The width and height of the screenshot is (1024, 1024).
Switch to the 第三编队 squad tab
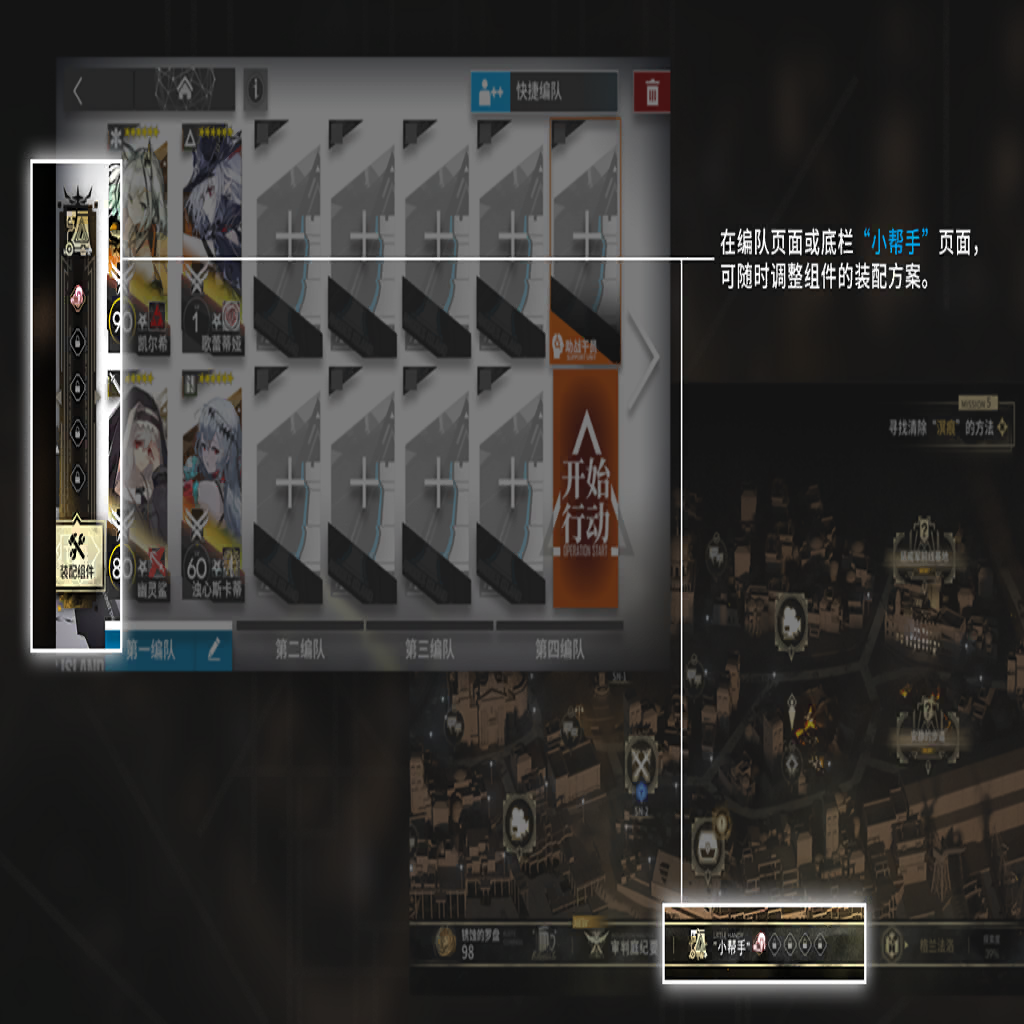tap(429, 650)
